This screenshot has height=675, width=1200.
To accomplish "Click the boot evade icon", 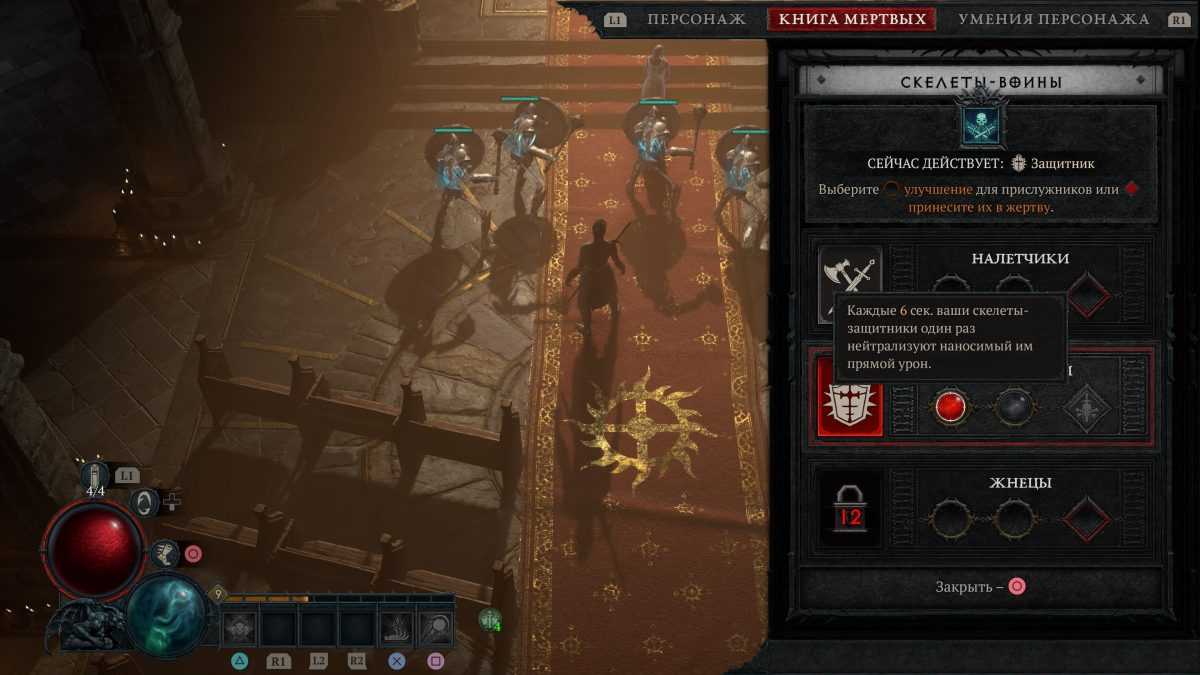I will [165, 553].
